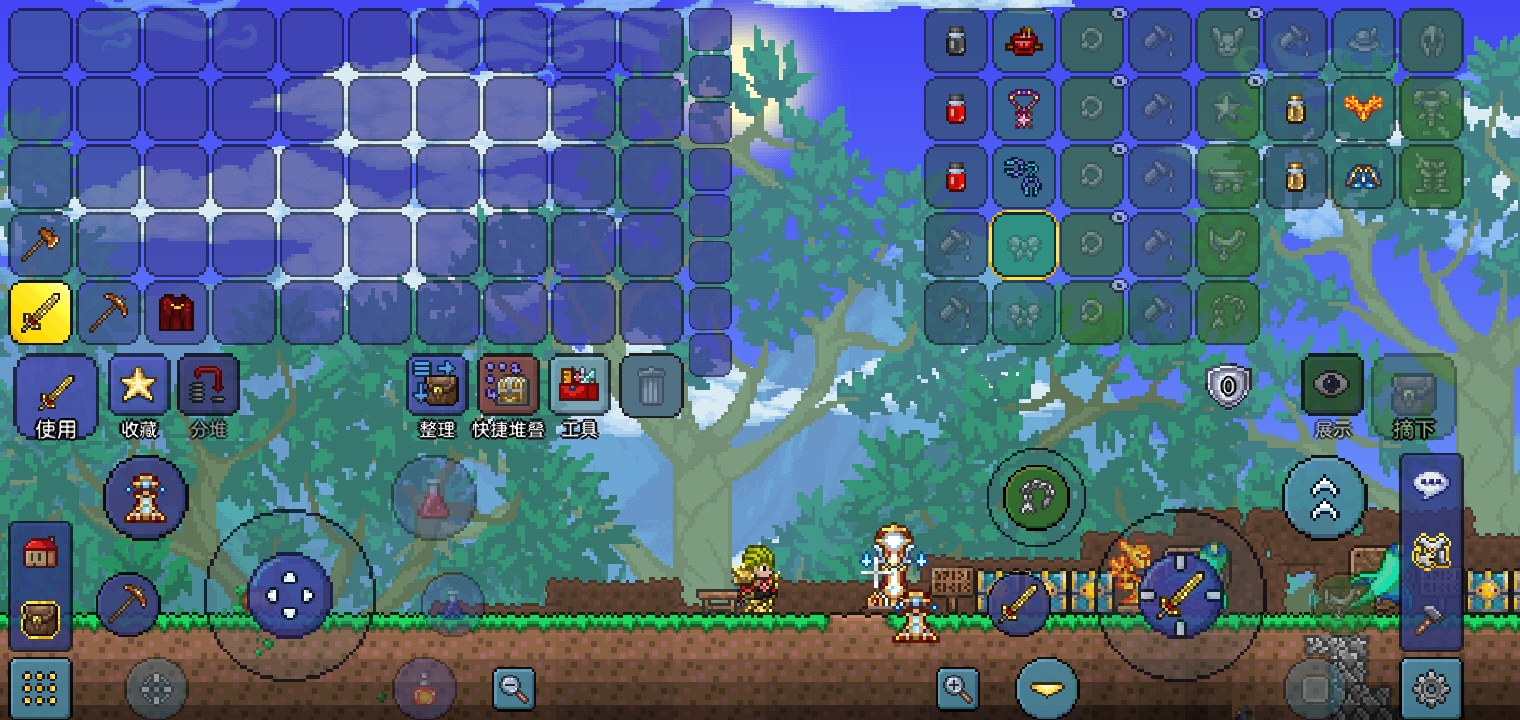Toggle the yellow grid inventory button

click(40, 688)
